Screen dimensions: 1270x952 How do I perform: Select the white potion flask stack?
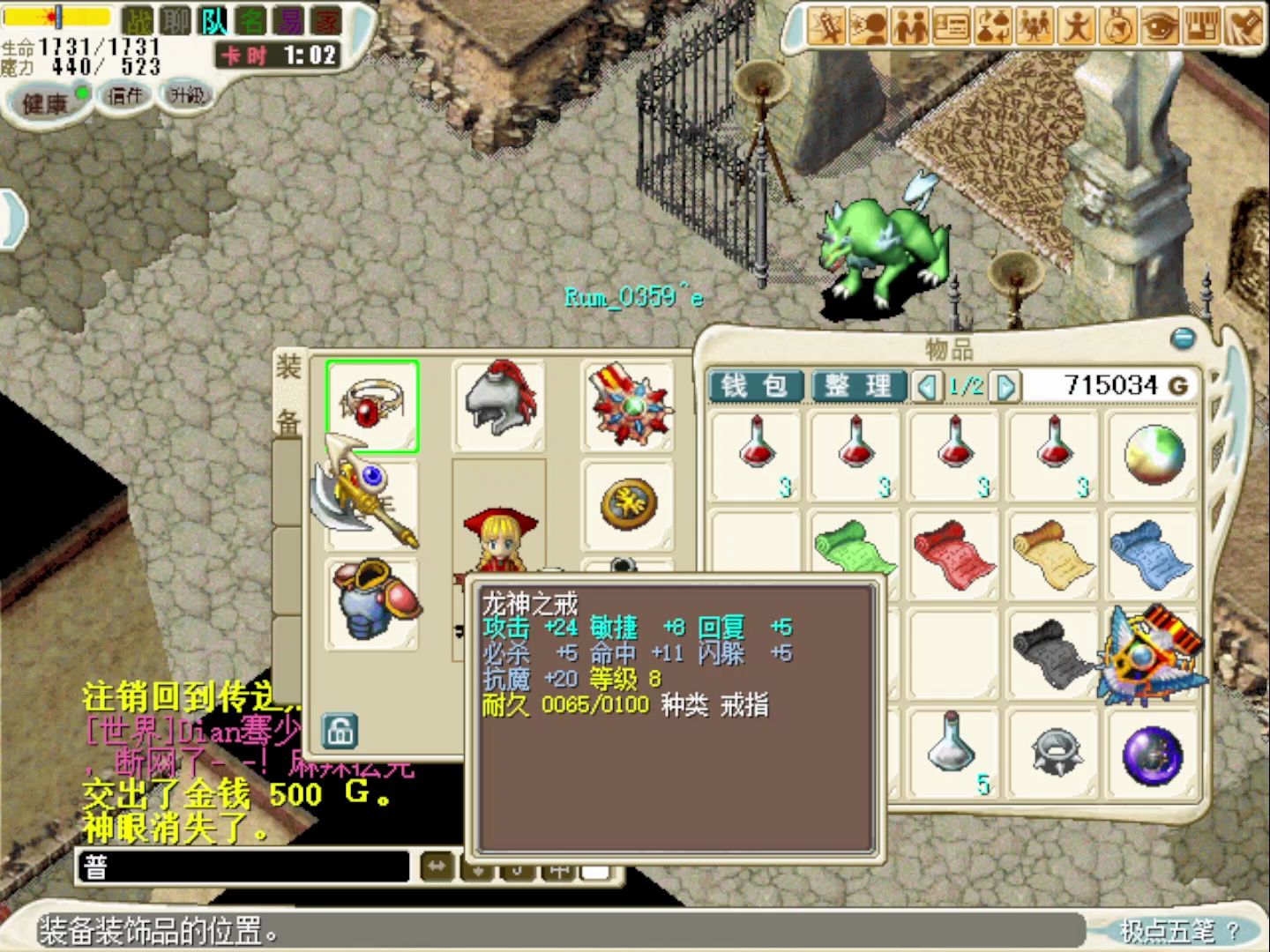pos(952,751)
